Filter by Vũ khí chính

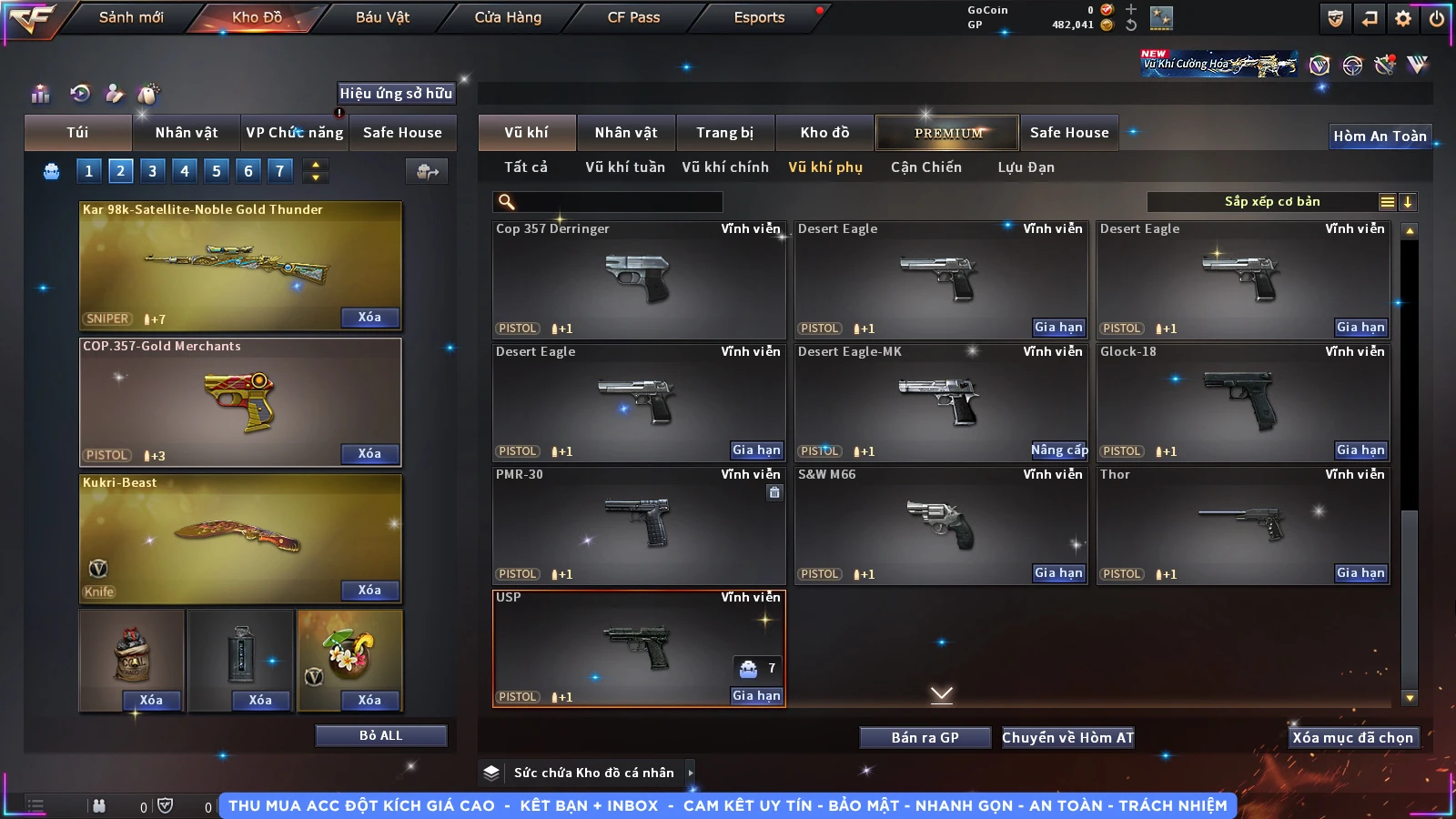point(725,167)
